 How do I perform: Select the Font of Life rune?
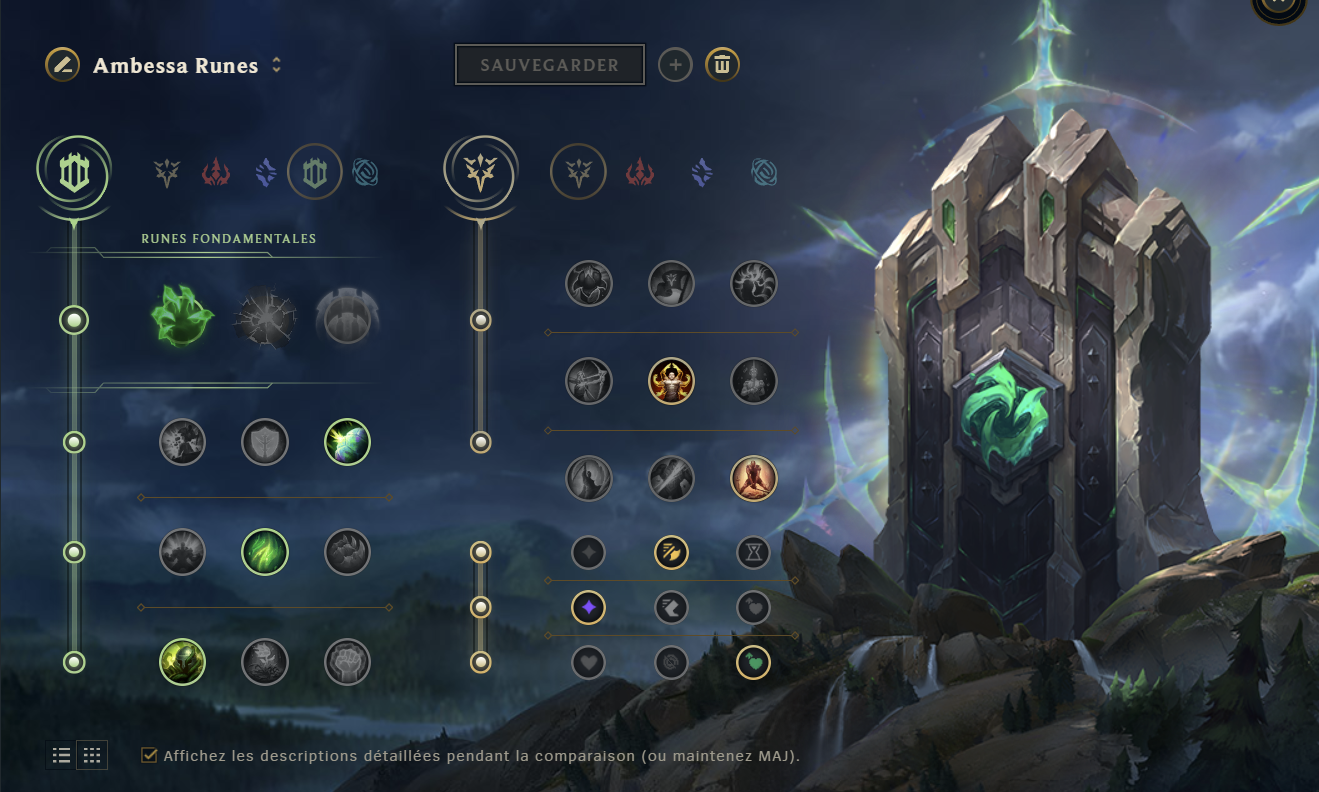tap(265, 443)
